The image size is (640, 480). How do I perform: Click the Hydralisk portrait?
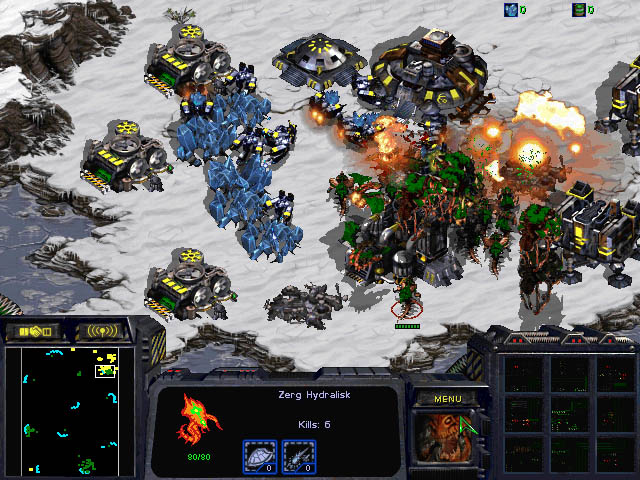point(446,439)
